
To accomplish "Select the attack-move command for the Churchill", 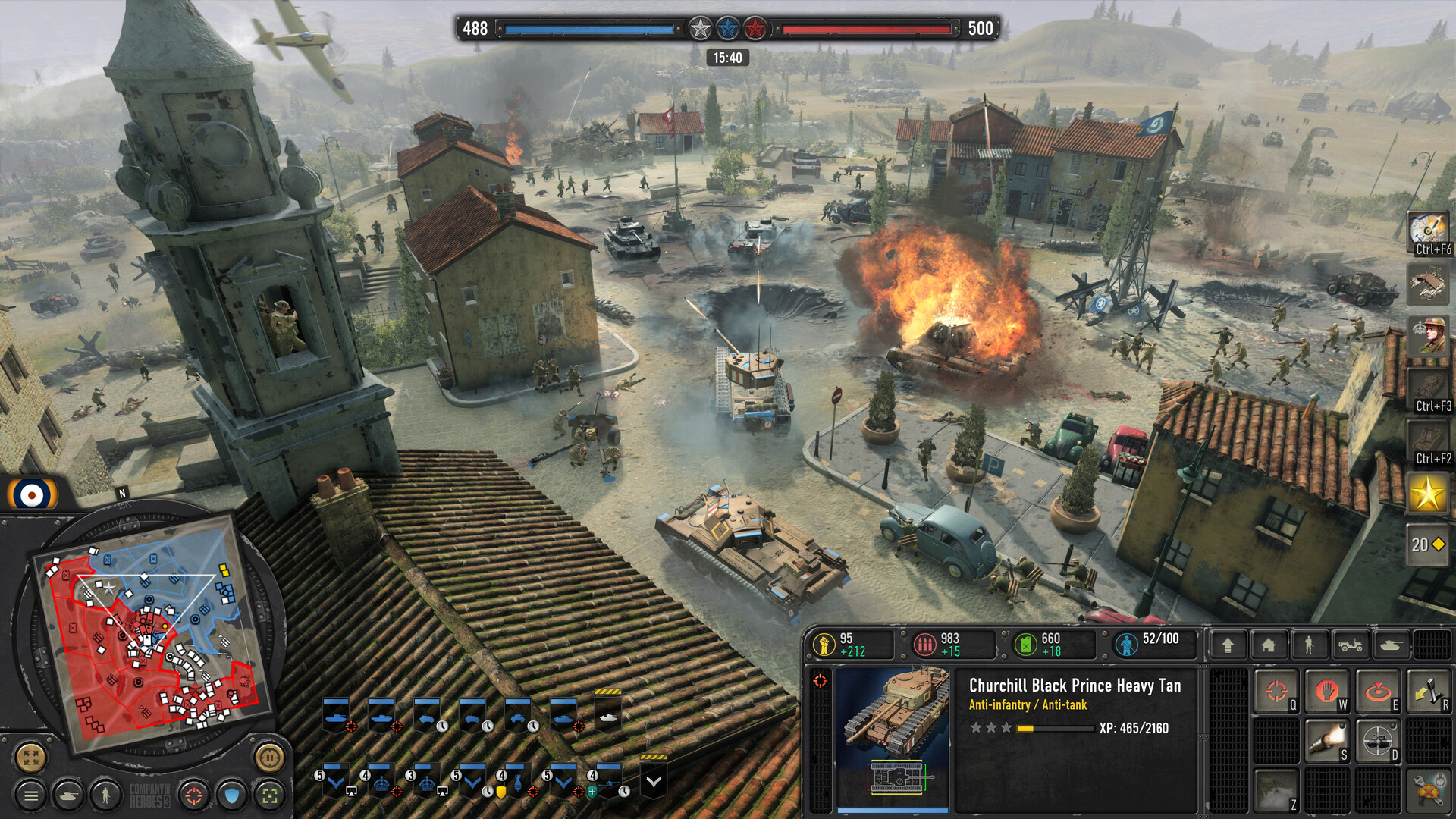I will 1276,689.
